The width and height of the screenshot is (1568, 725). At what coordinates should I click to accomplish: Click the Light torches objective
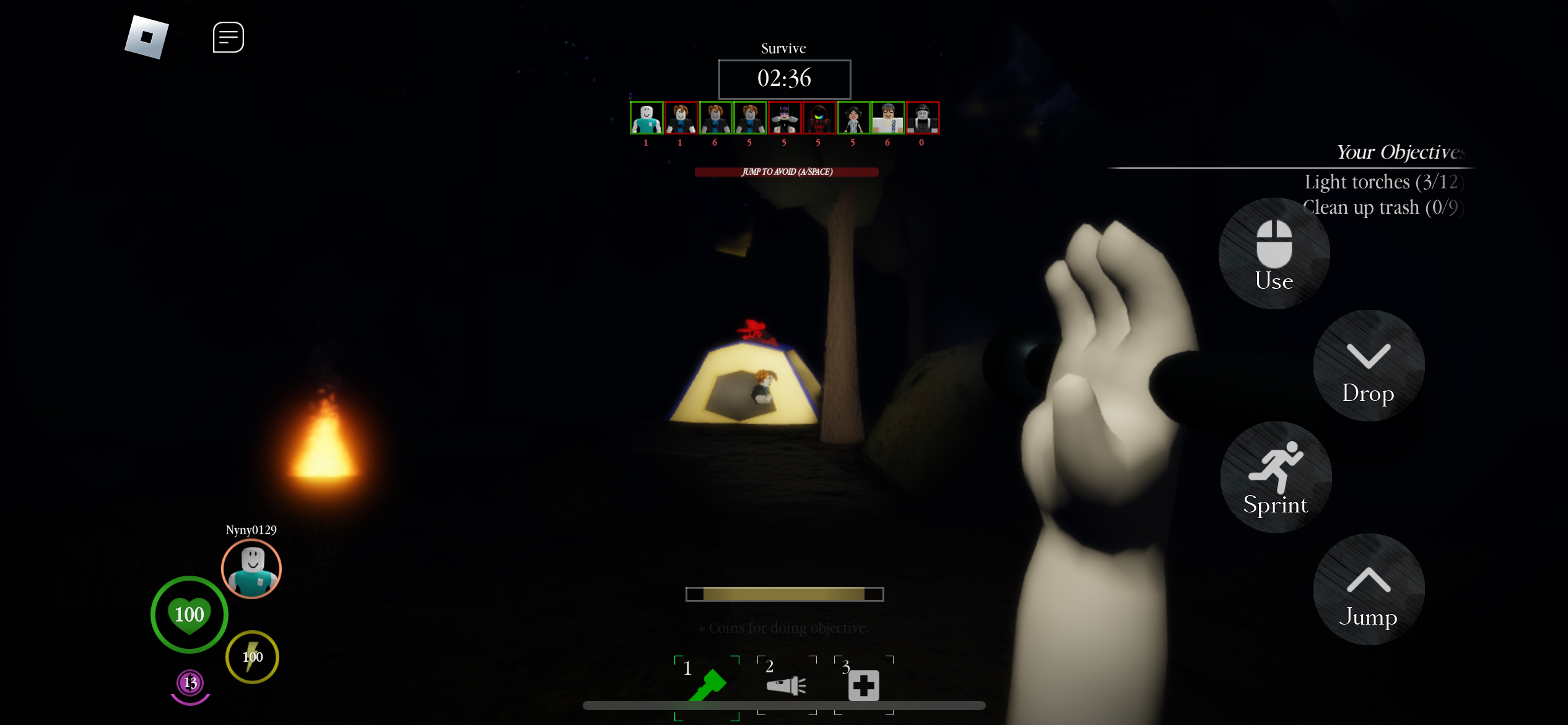1383,182
